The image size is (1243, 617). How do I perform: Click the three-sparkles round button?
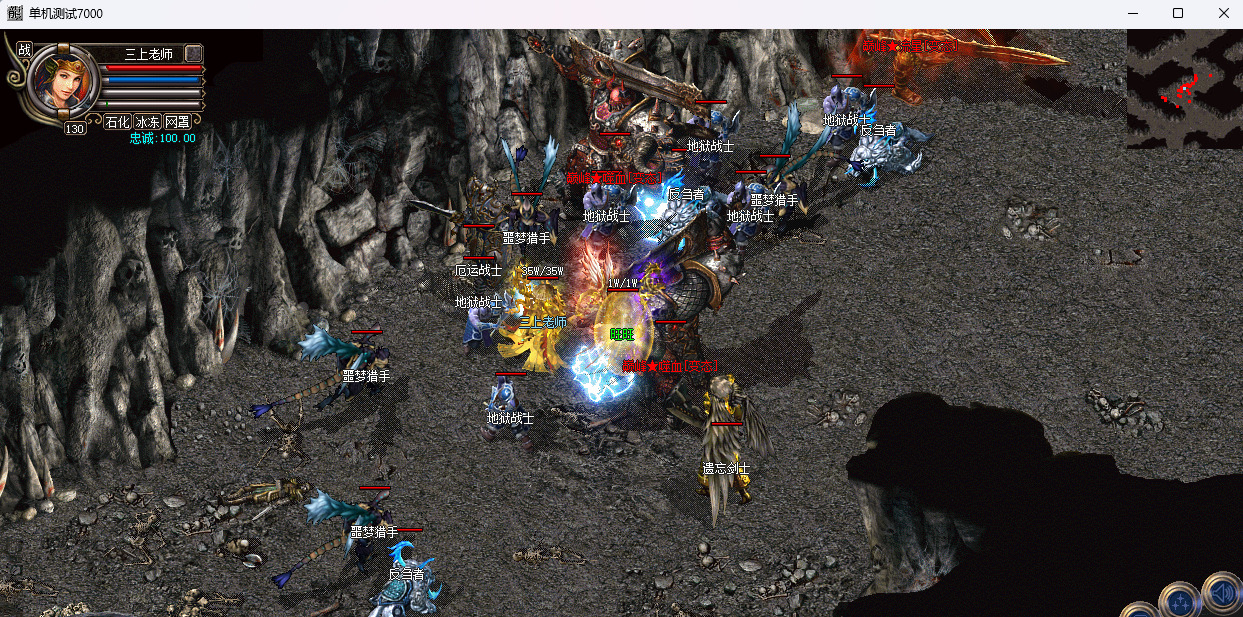click(x=1180, y=602)
